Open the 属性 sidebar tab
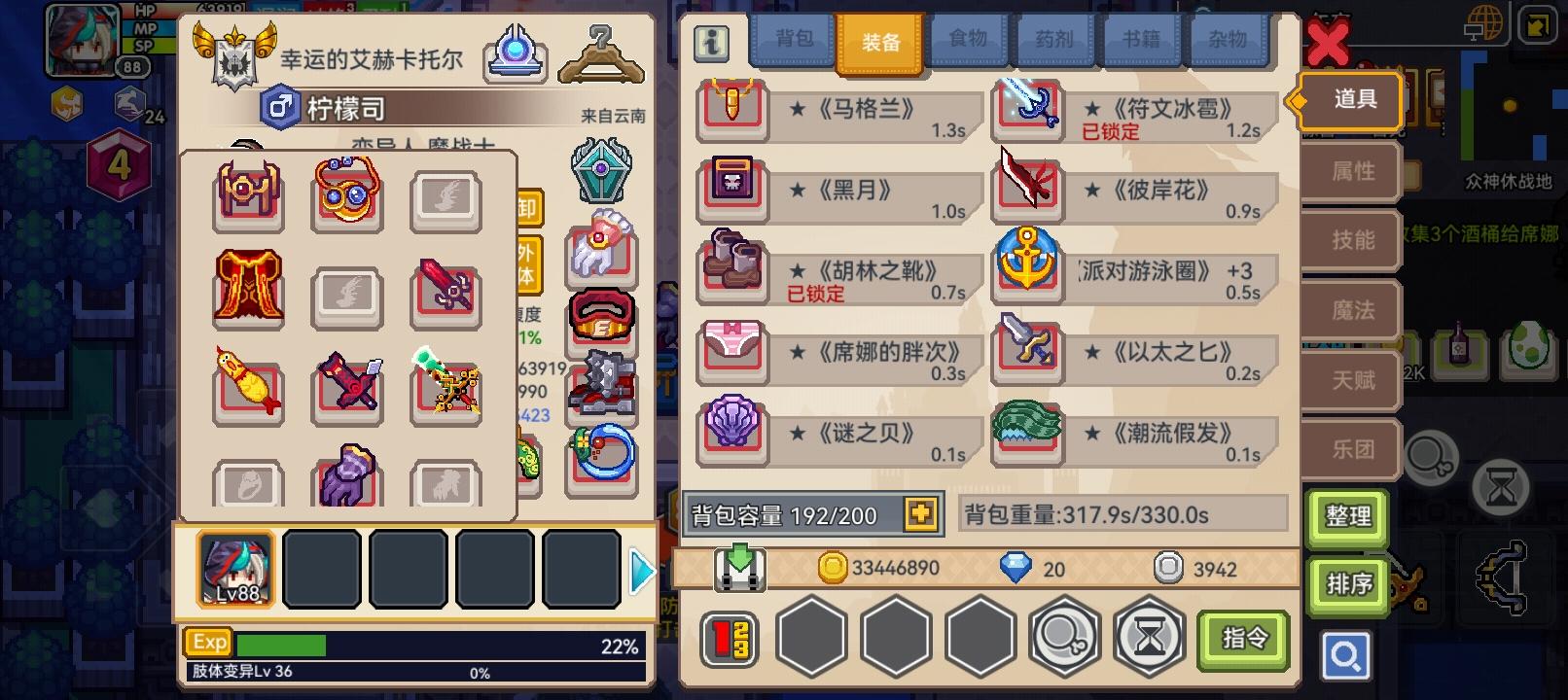This screenshot has width=1568, height=700. click(x=1351, y=171)
